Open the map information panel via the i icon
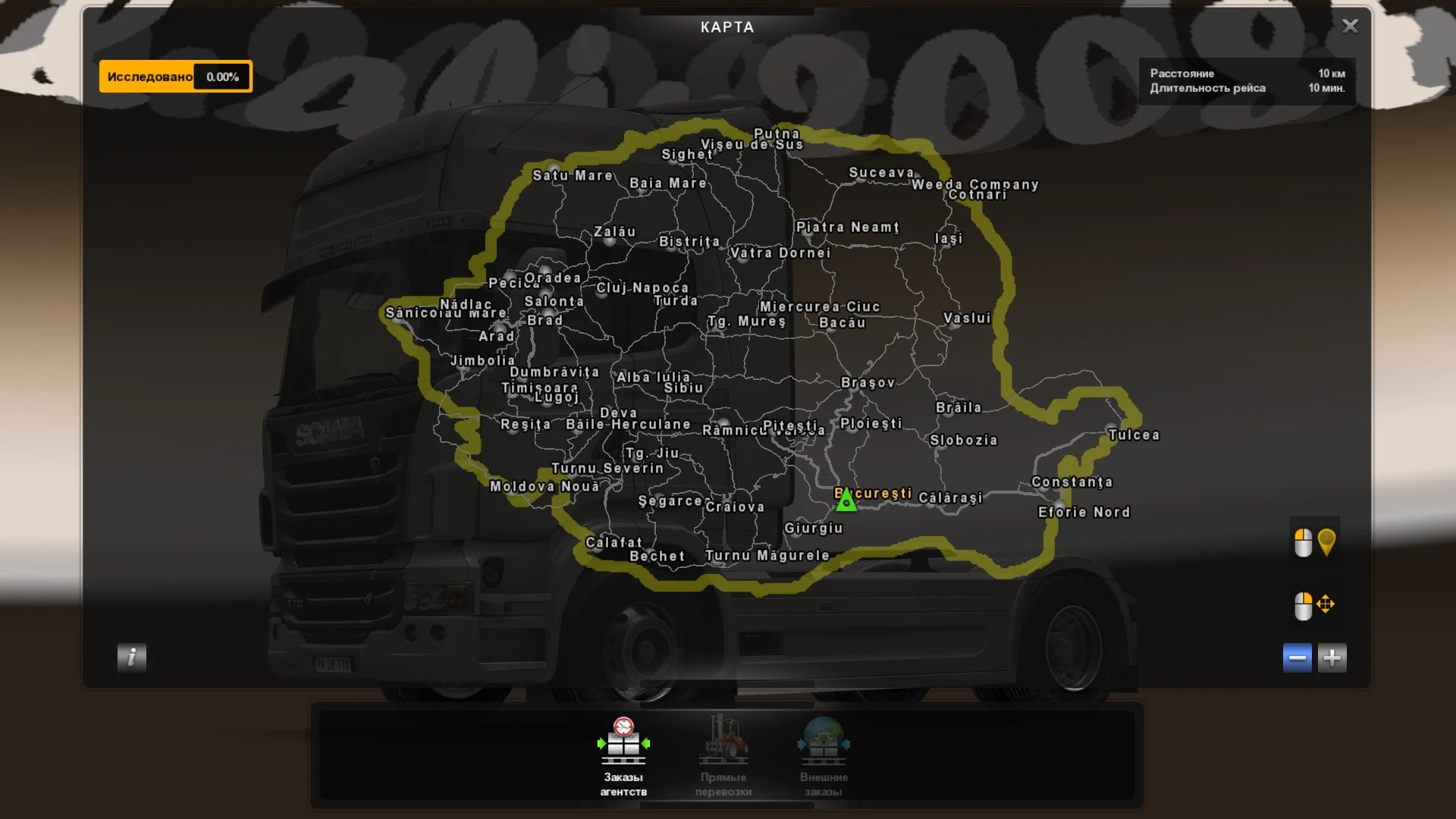 coord(130,658)
